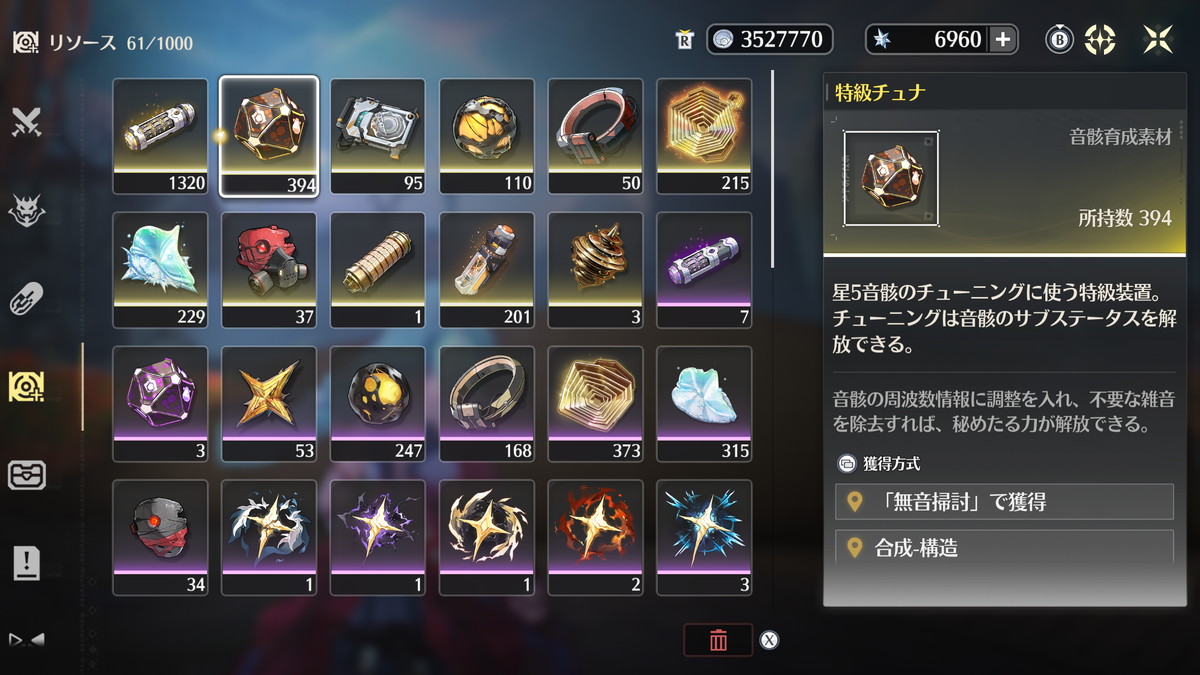Viewport: 1200px width, 675px height.
Task: Choose the red masked head item with 34
Action: click(160, 538)
